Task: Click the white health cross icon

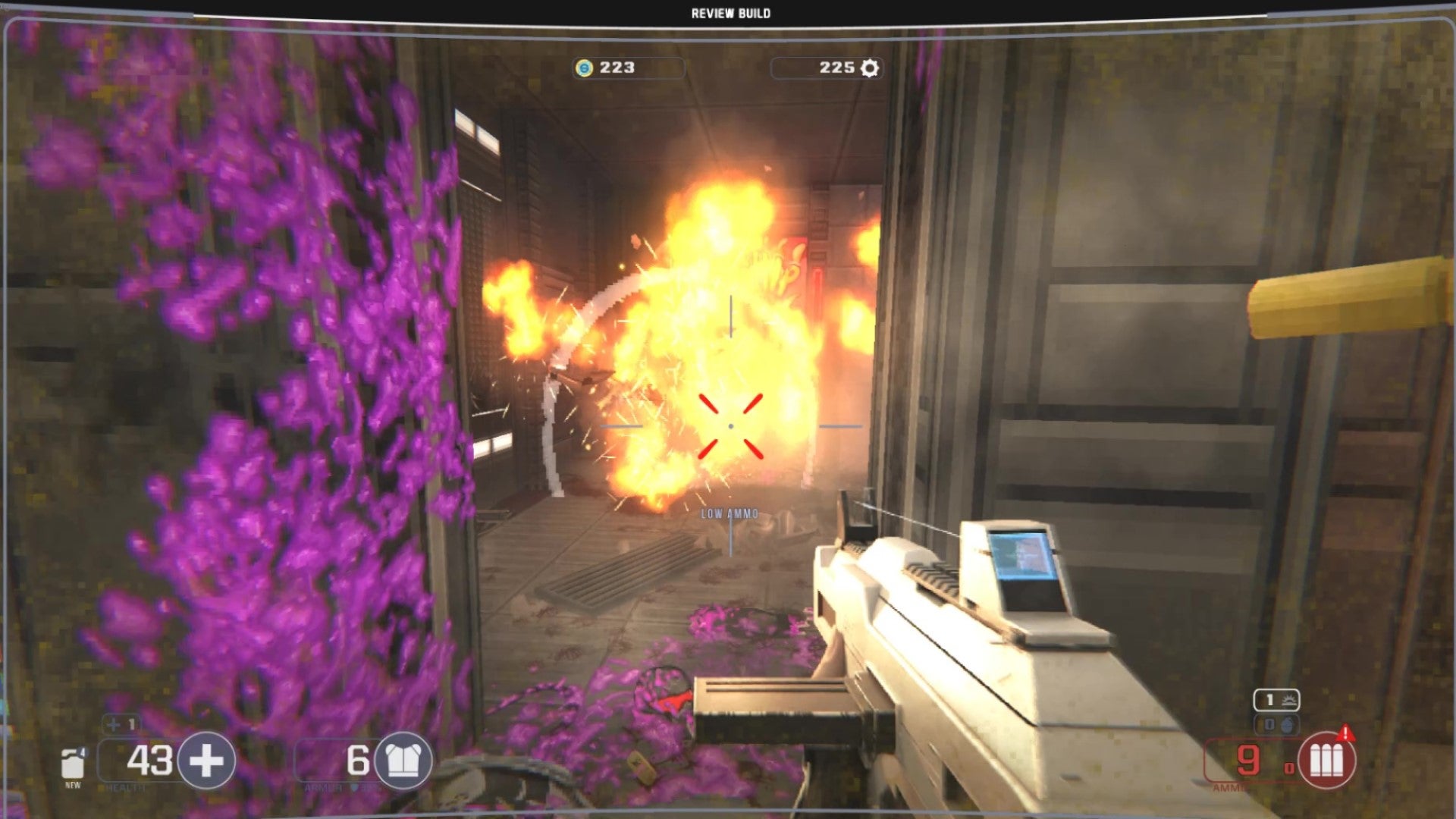Action: 206,760
